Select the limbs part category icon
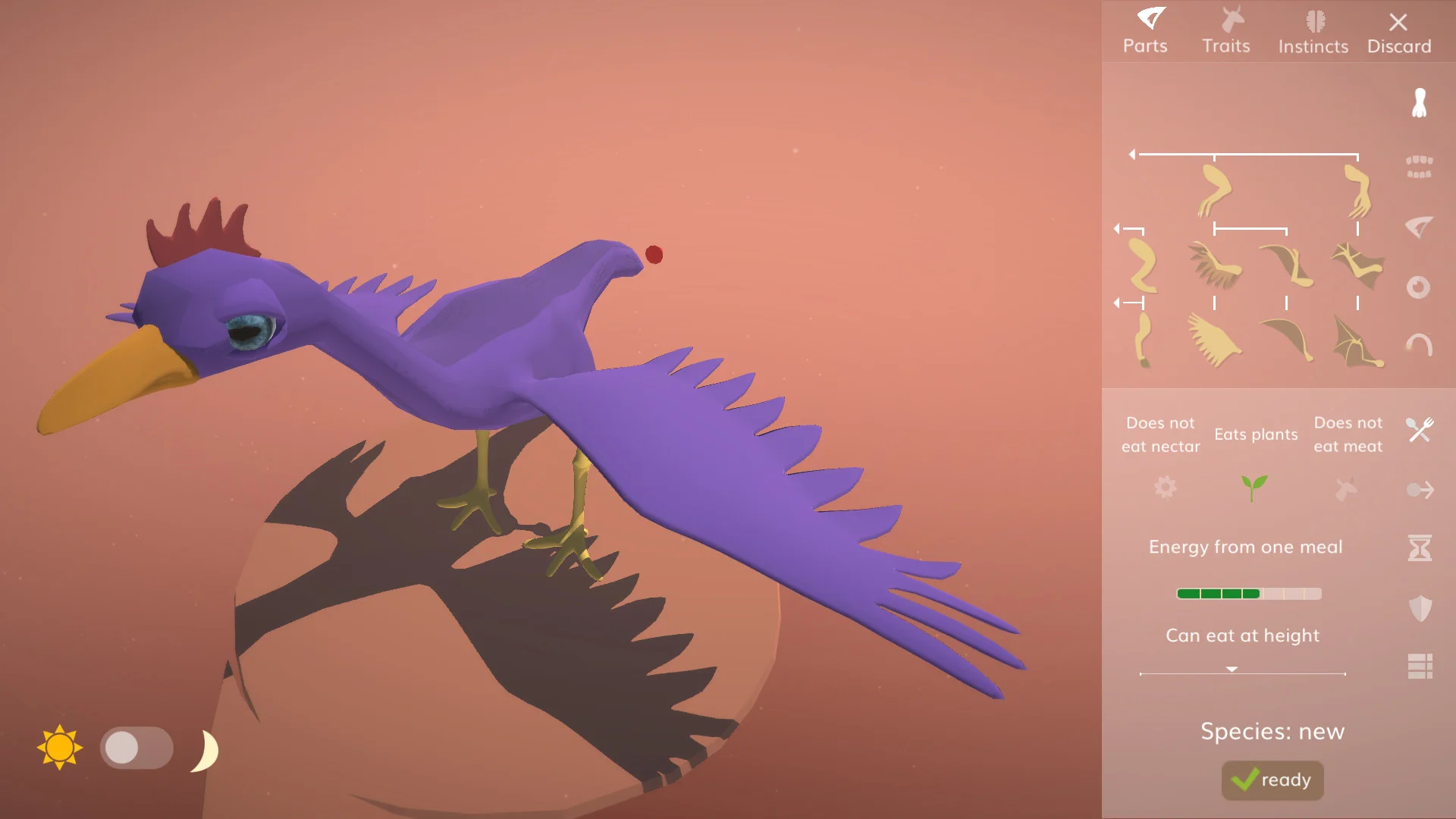Screen dimensions: 1456x819 1420,103
